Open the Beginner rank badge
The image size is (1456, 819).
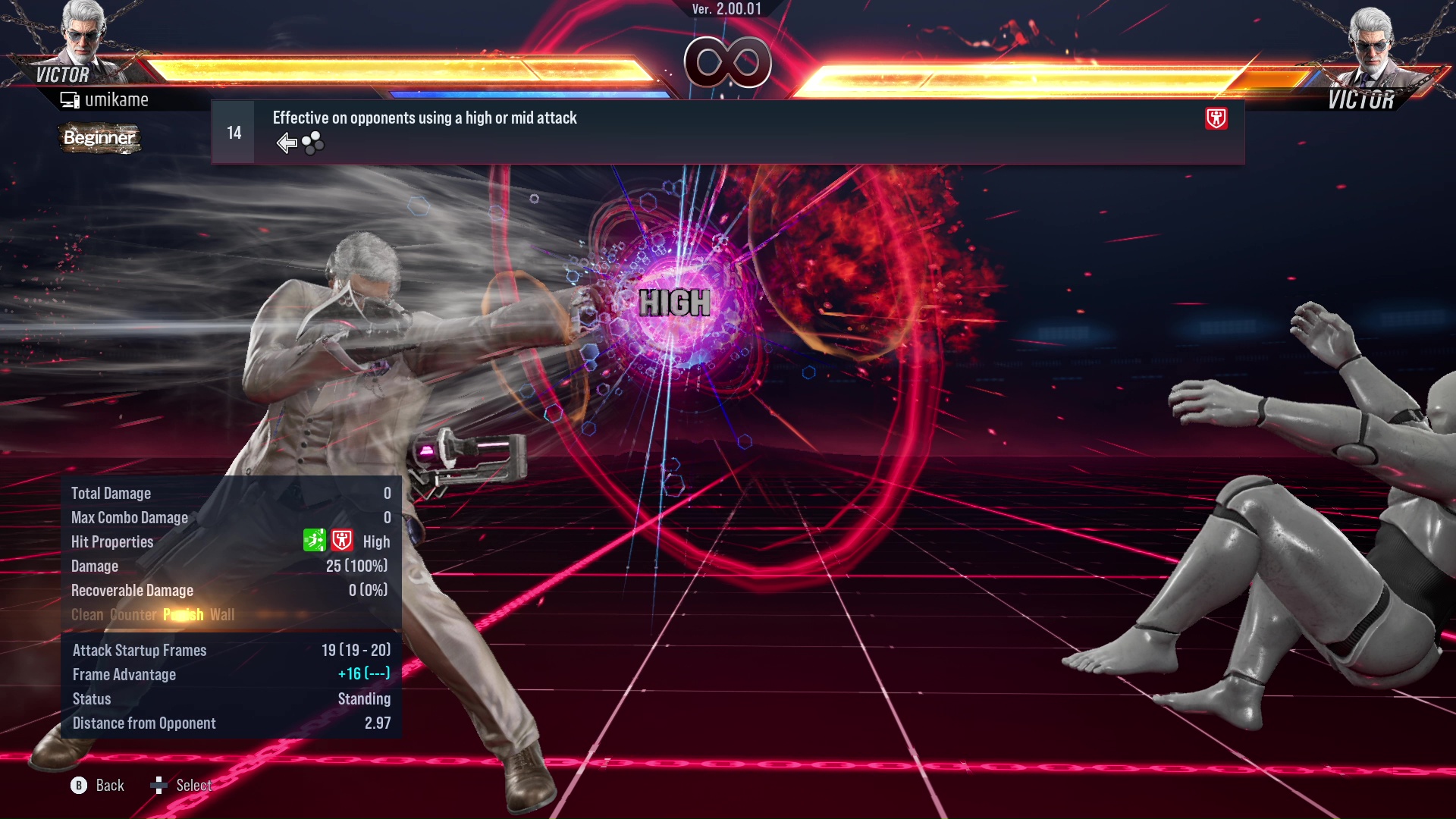point(99,138)
